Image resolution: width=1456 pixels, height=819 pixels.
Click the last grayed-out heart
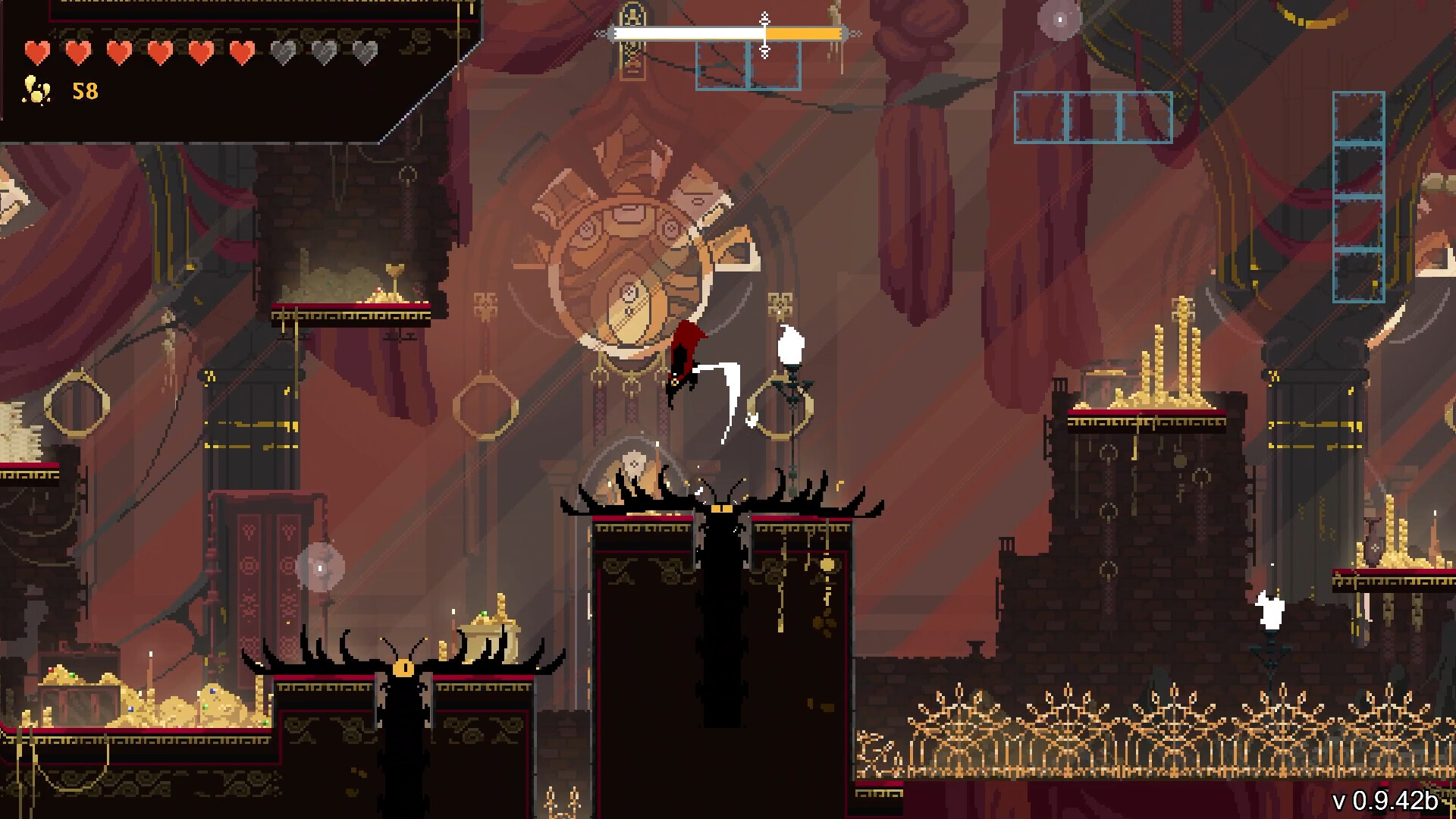pyautogui.click(x=364, y=53)
